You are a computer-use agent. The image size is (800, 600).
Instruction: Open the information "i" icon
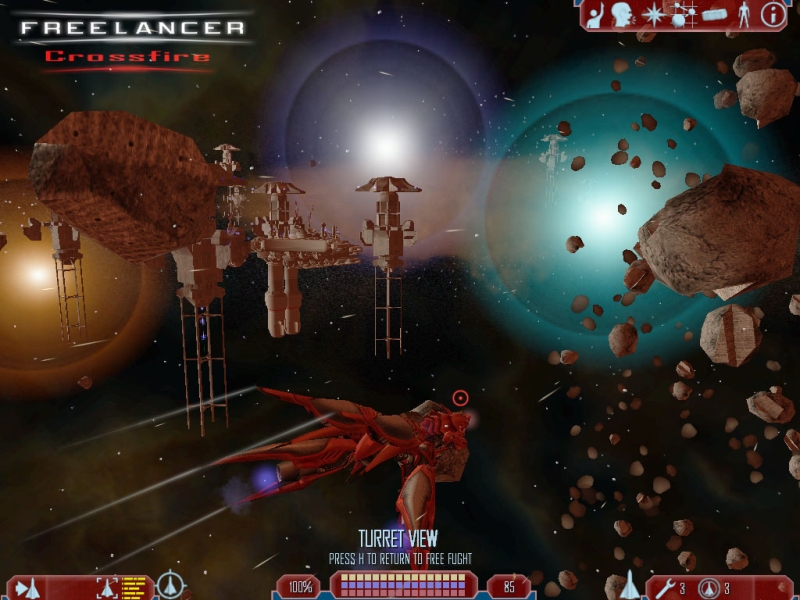click(773, 14)
